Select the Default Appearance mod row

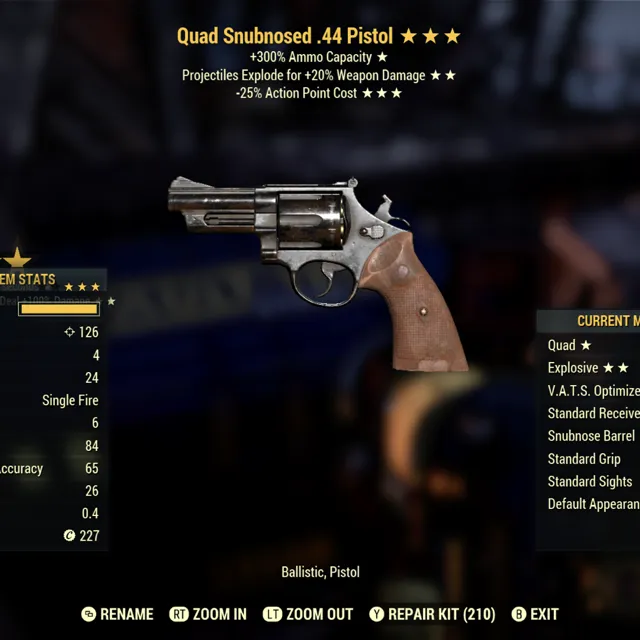click(593, 504)
